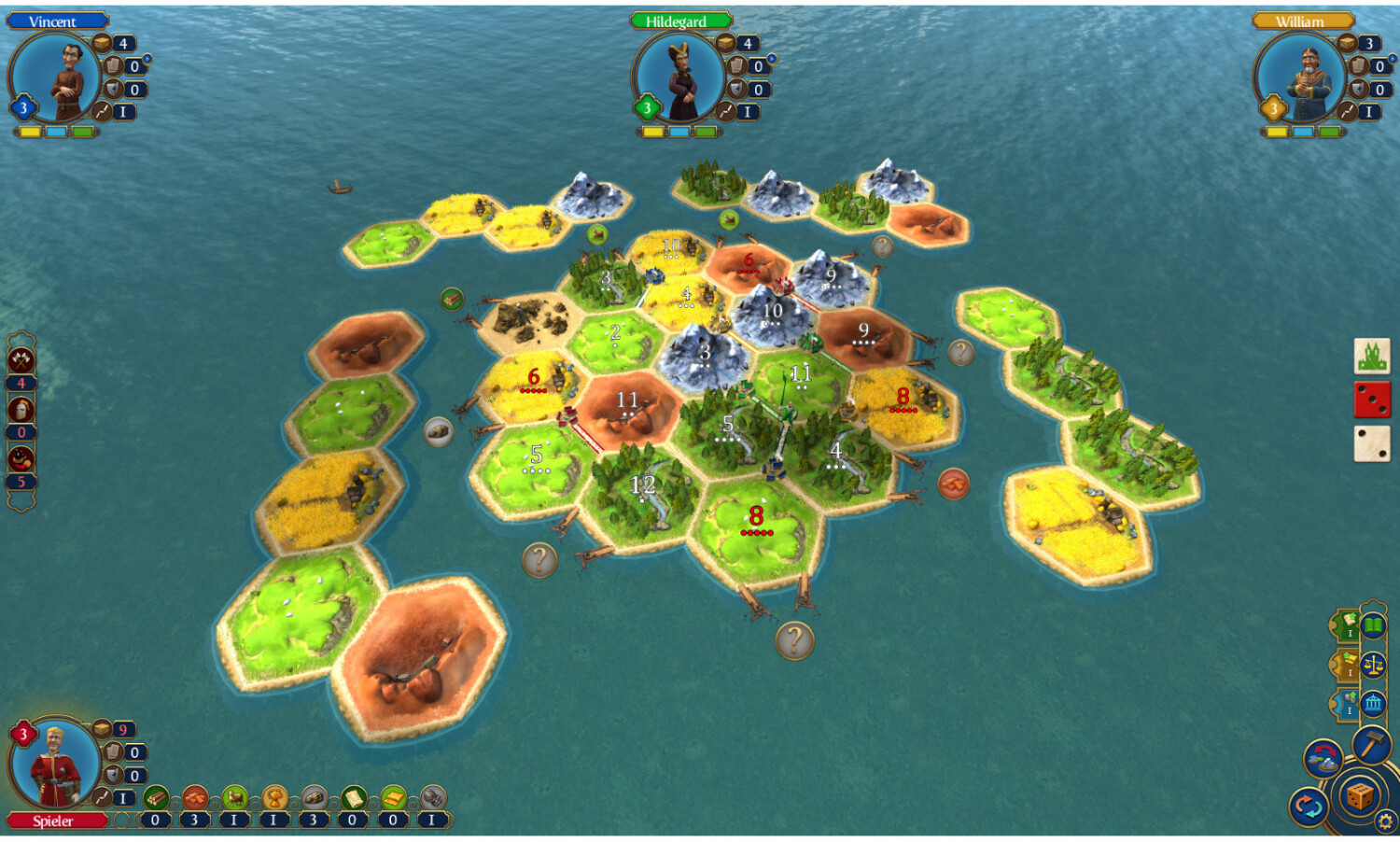Select the gold cloth commodity icon
Screen dimensions: 1400x842
[x=393, y=798]
